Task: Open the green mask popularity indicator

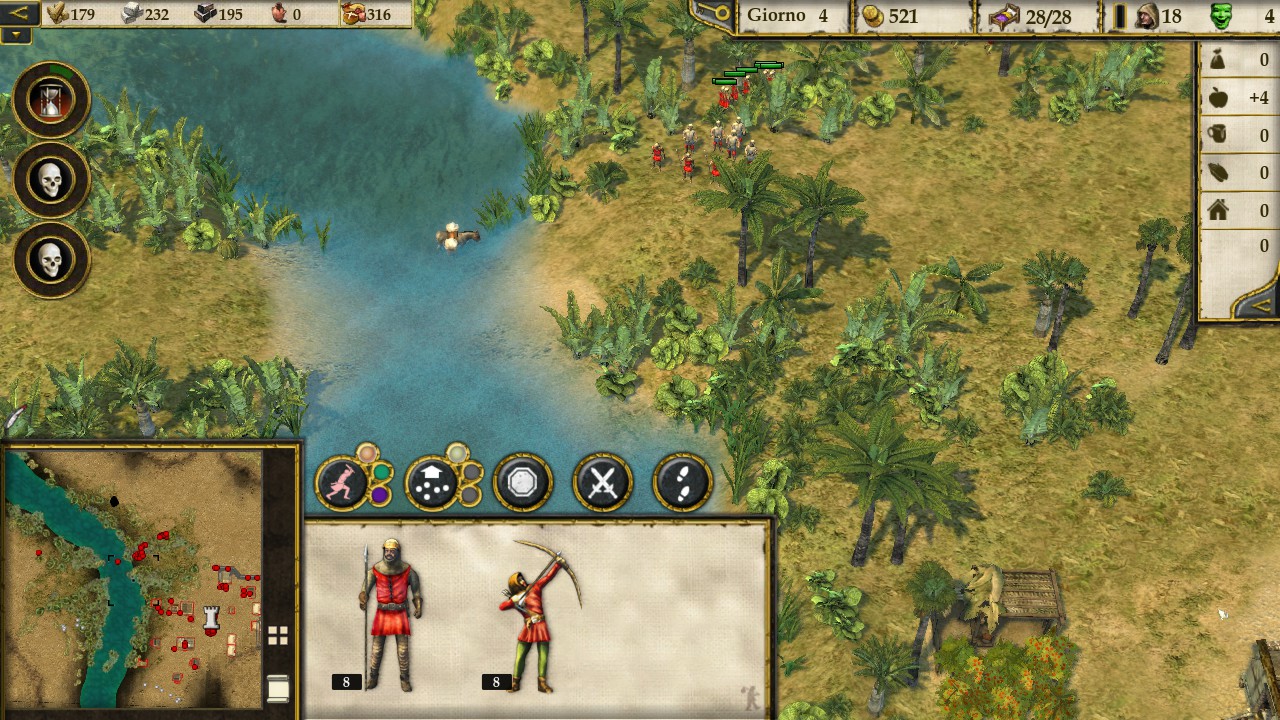Action: (x=1221, y=16)
